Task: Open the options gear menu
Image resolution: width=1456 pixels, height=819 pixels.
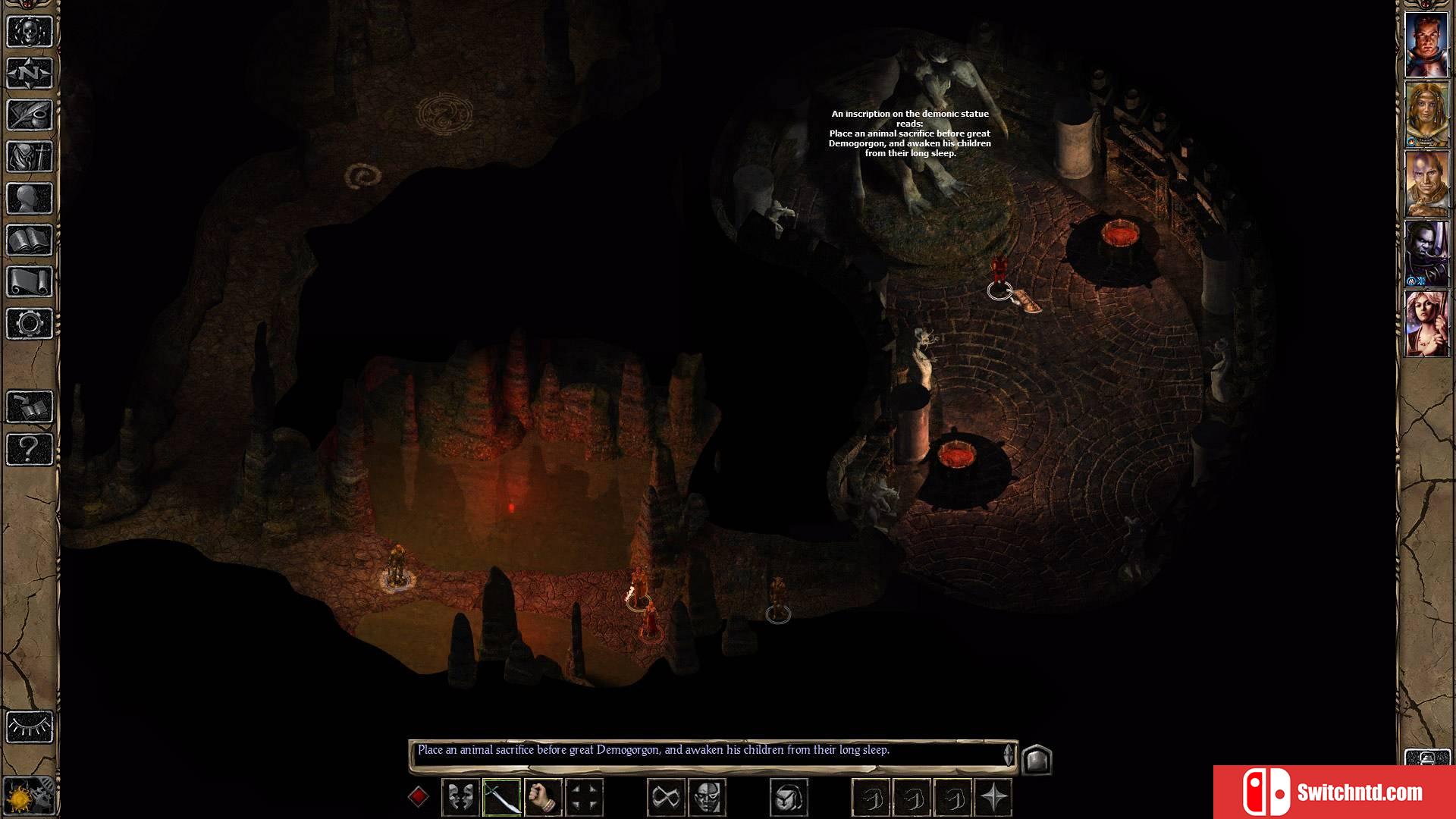Action: coord(30,324)
